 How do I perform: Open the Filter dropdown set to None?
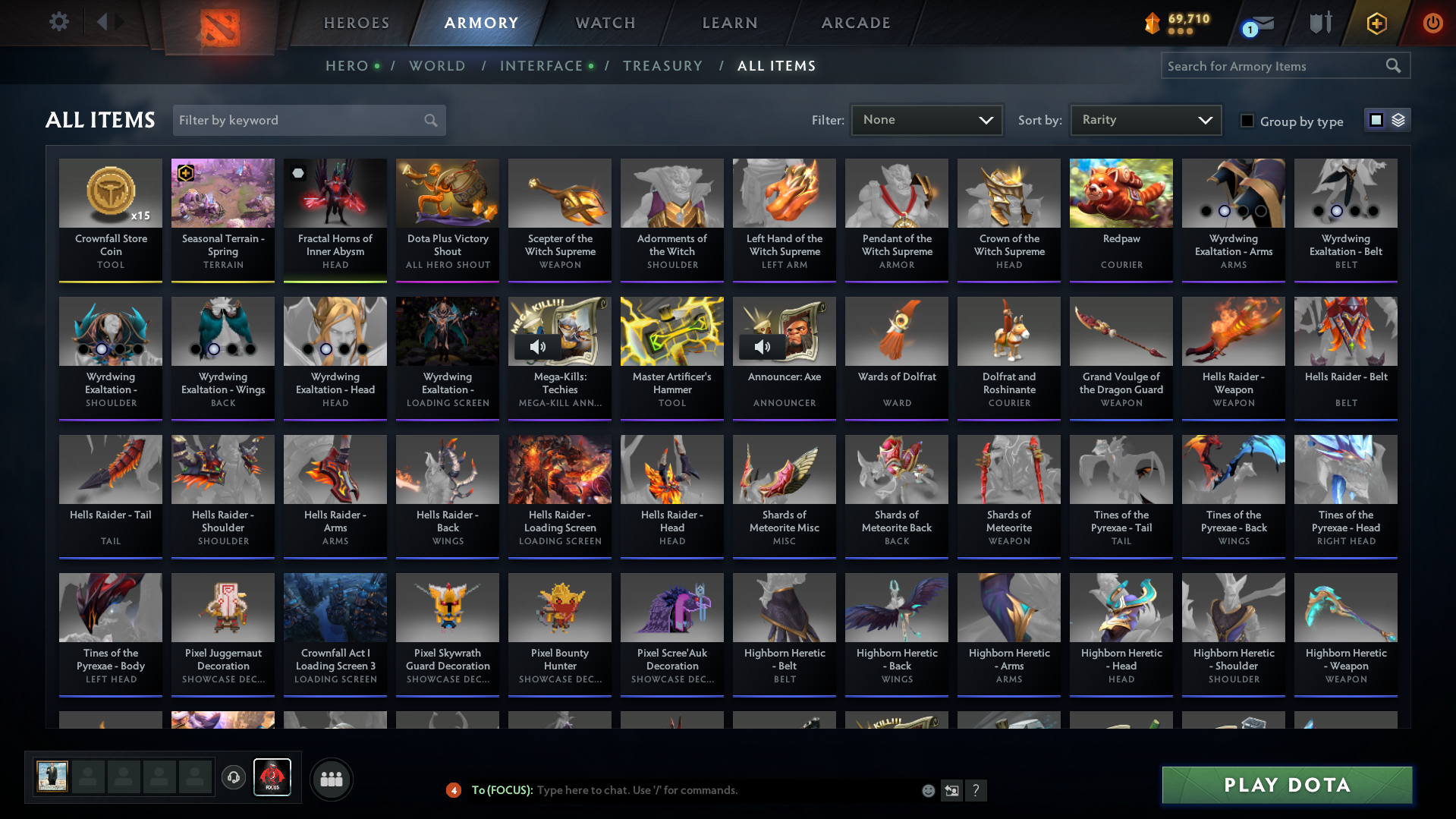[x=926, y=120]
